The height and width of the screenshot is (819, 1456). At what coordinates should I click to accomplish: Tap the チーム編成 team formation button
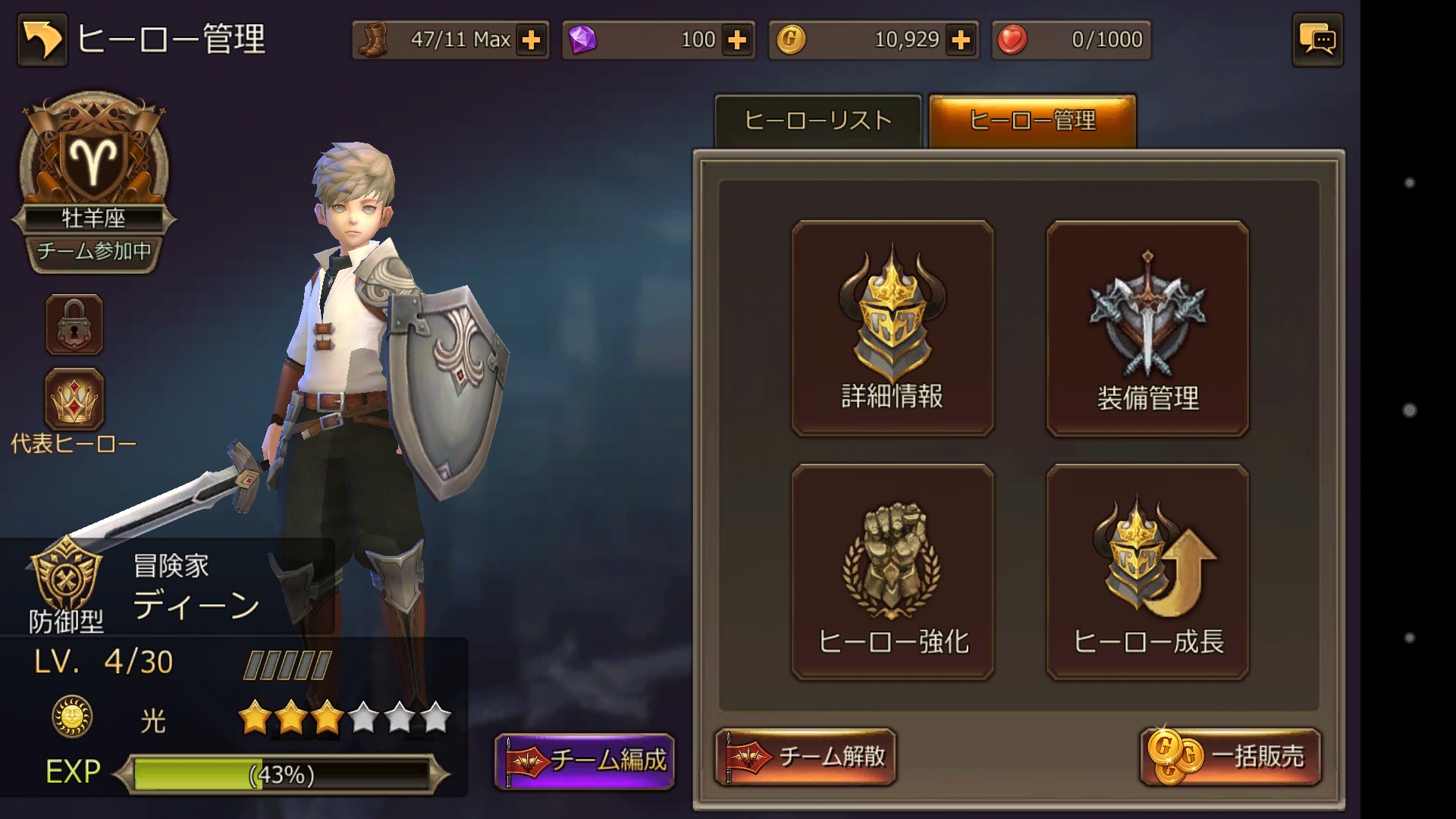point(585,761)
